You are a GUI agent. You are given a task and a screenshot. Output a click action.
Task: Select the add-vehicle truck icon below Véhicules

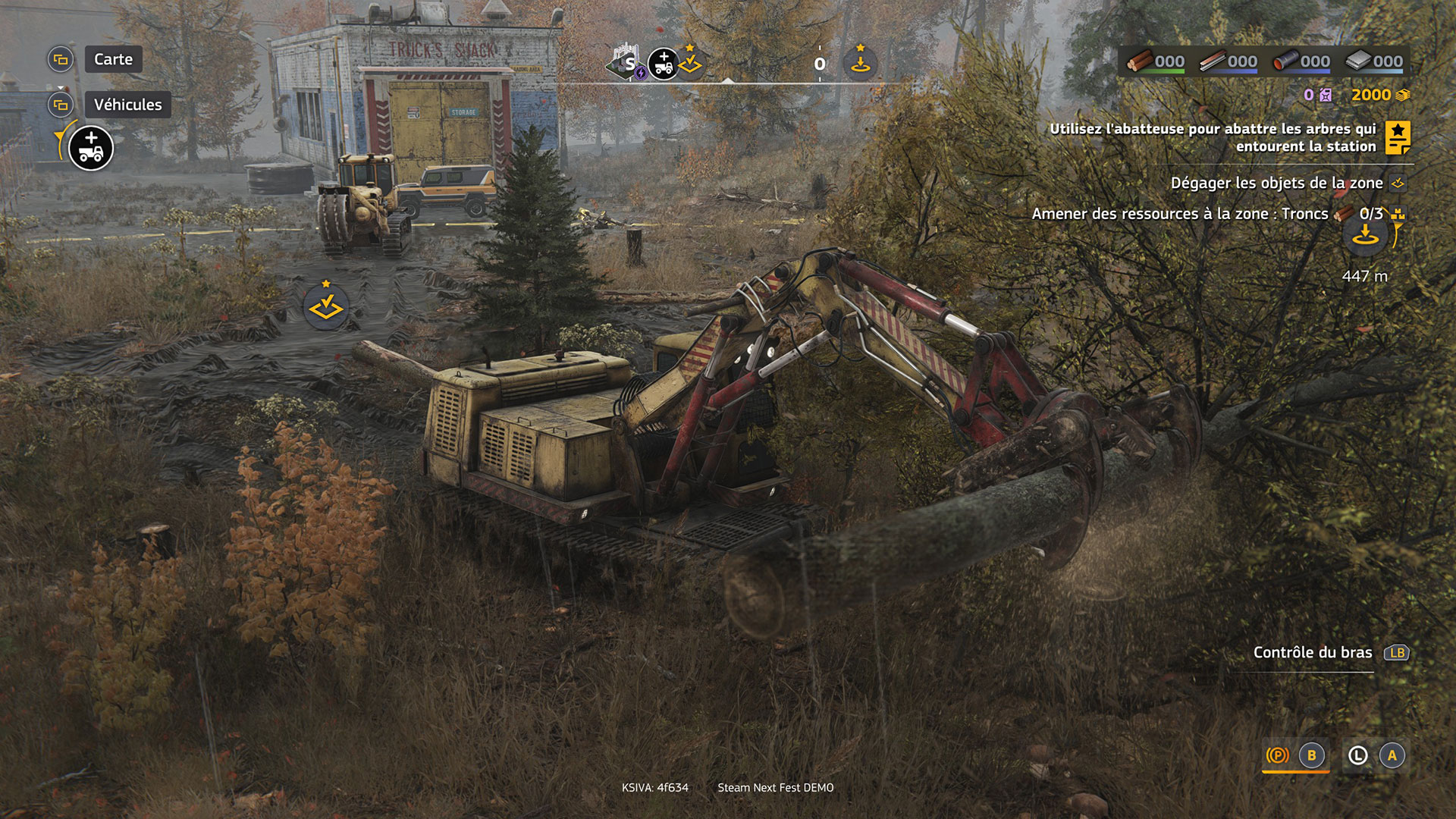[x=91, y=148]
